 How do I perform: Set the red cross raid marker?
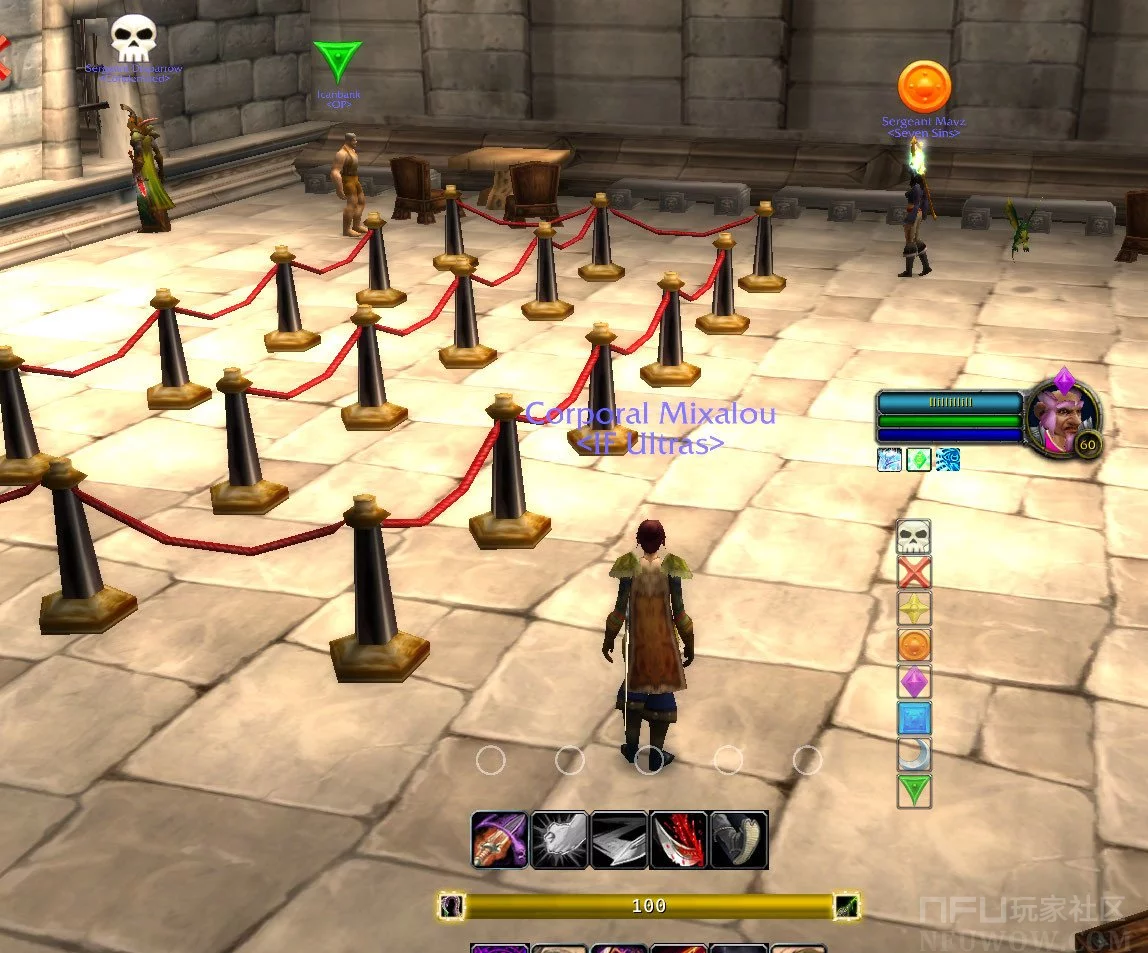(914, 573)
